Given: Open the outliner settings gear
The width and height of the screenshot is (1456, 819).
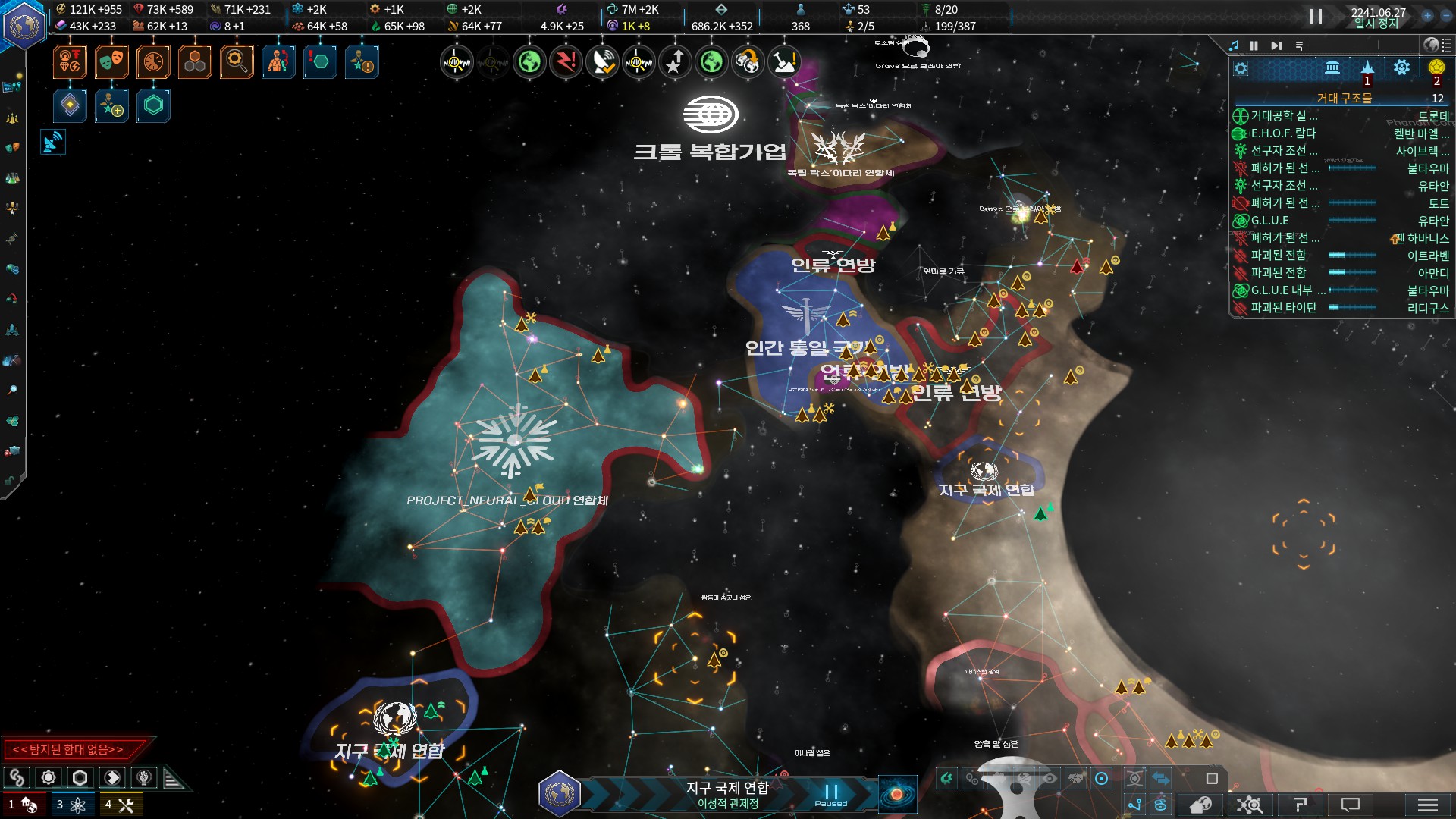Looking at the screenshot, I should click(1241, 68).
